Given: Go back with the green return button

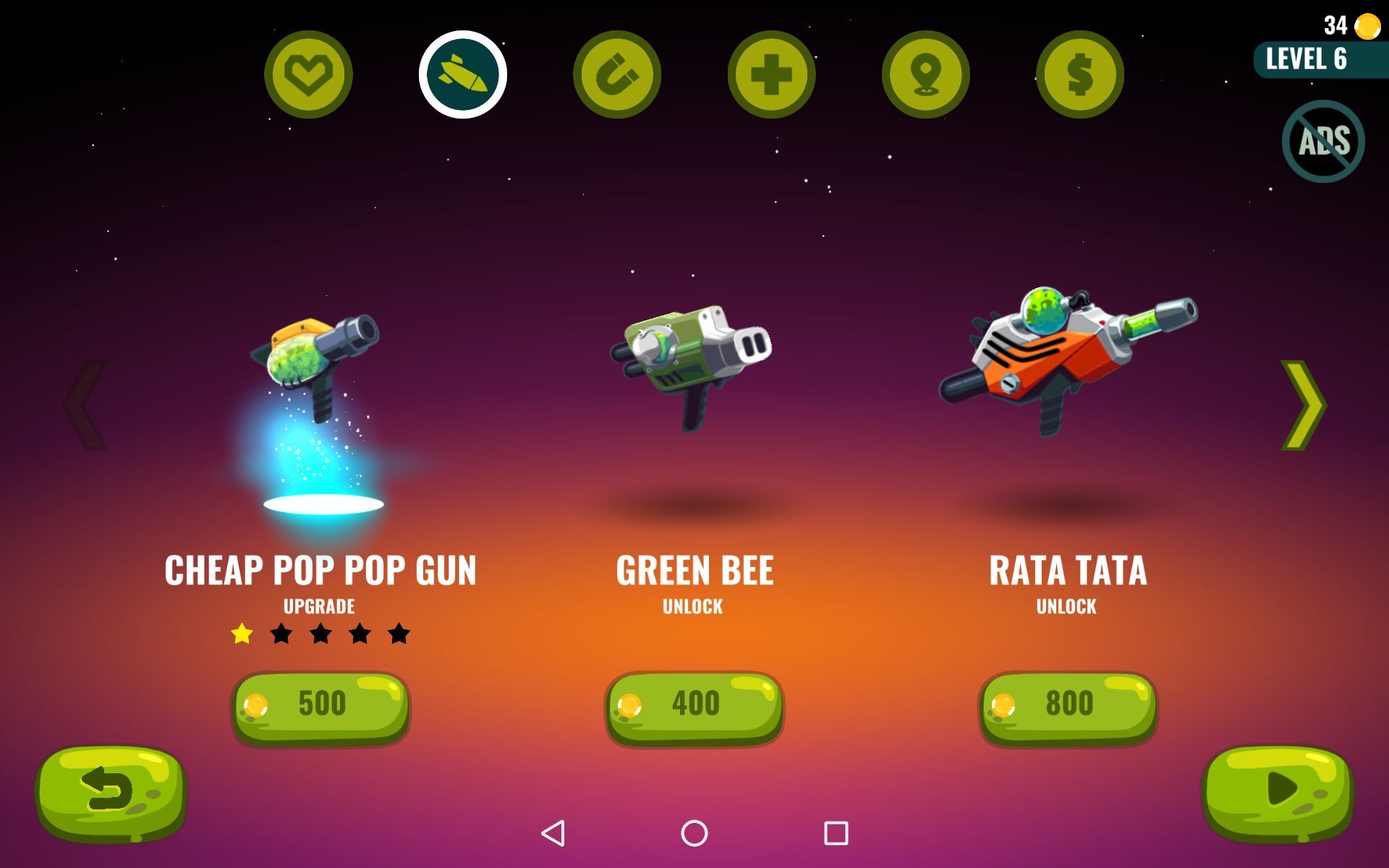Looking at the screenshot, I should tap(111, 792).
